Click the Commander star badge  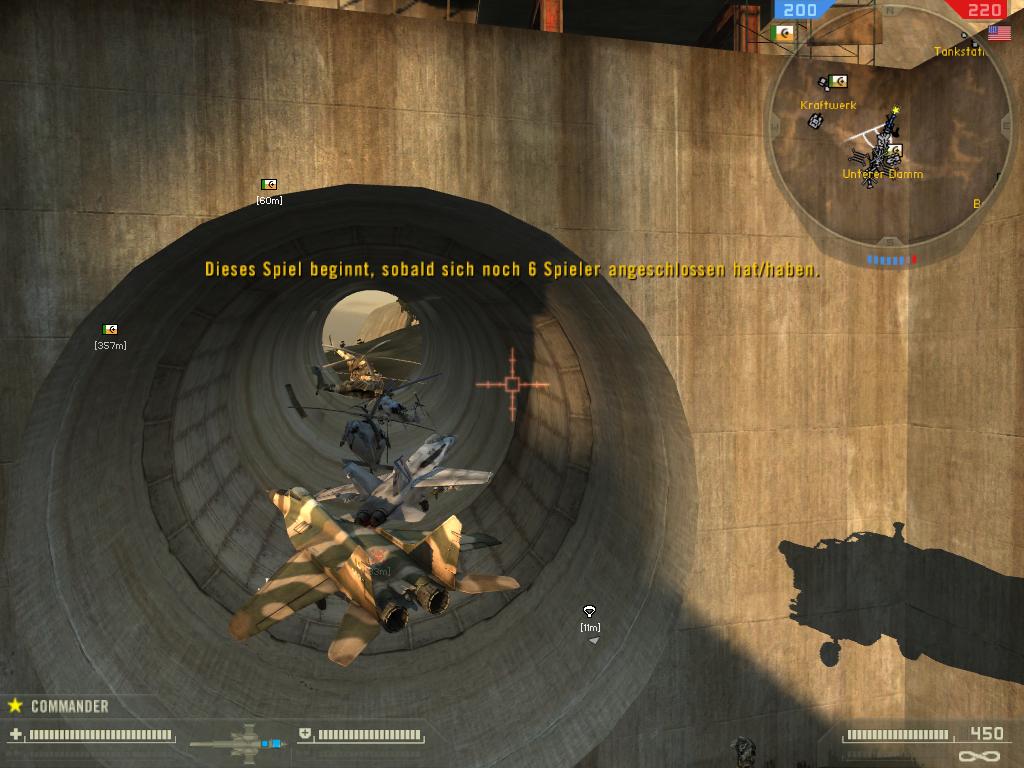[x=15, y=705]
